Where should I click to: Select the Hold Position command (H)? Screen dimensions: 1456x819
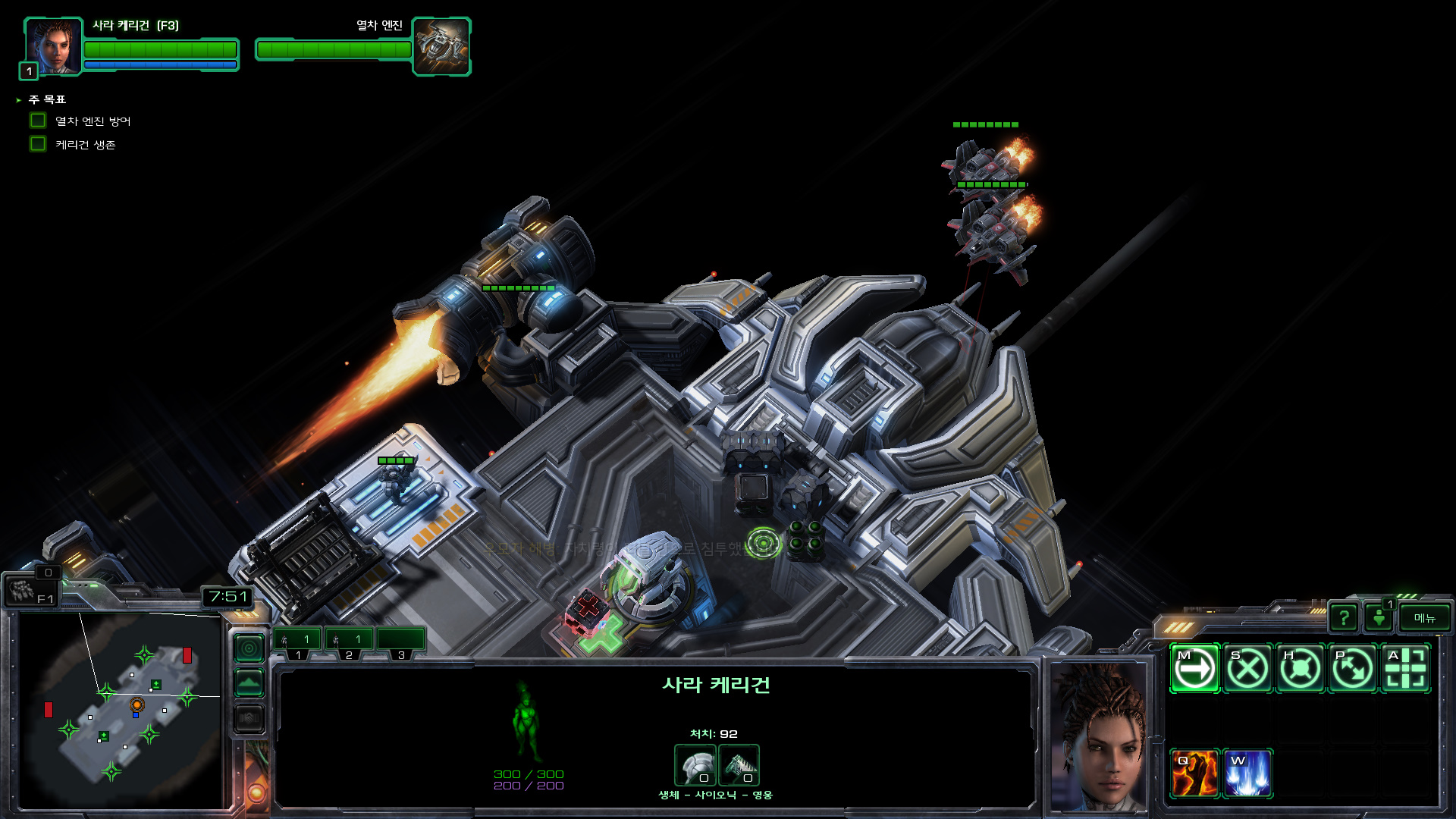point(1301,669)
